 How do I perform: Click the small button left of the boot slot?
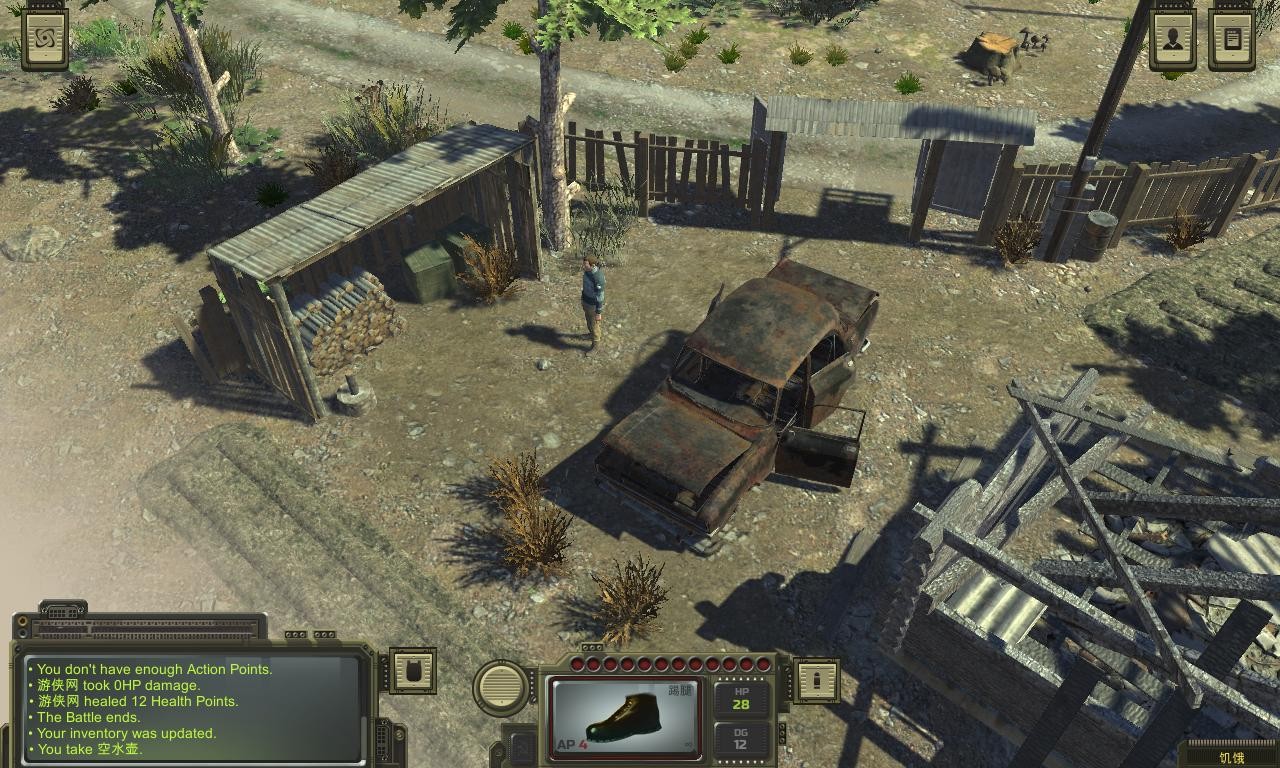pos(521,746)
